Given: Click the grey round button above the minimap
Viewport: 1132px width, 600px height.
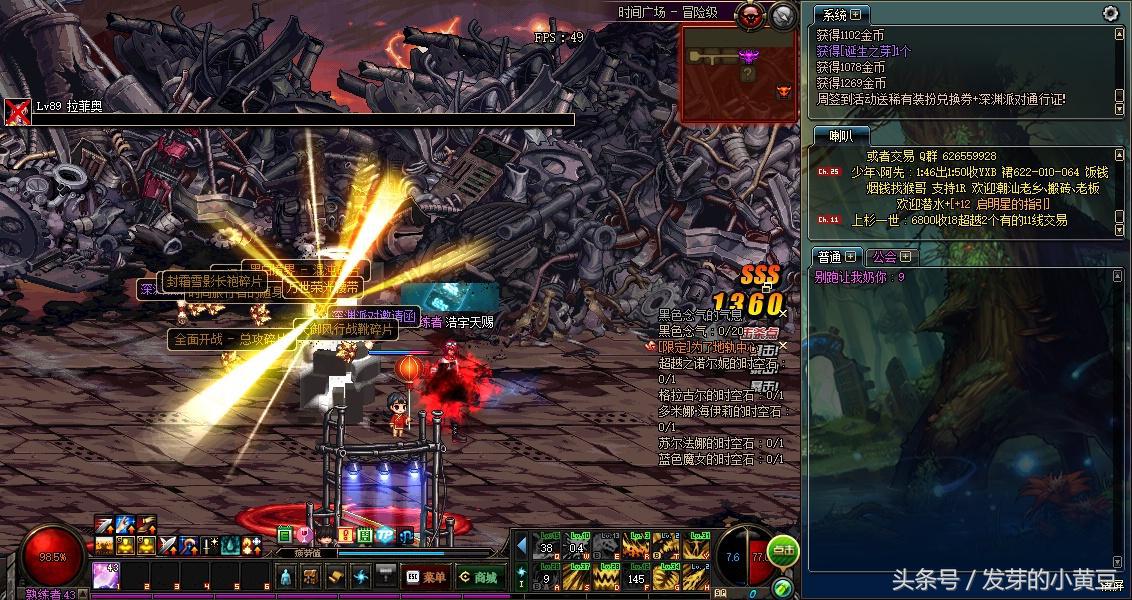Looking at the screenshot, I should [x=783, y=14].
